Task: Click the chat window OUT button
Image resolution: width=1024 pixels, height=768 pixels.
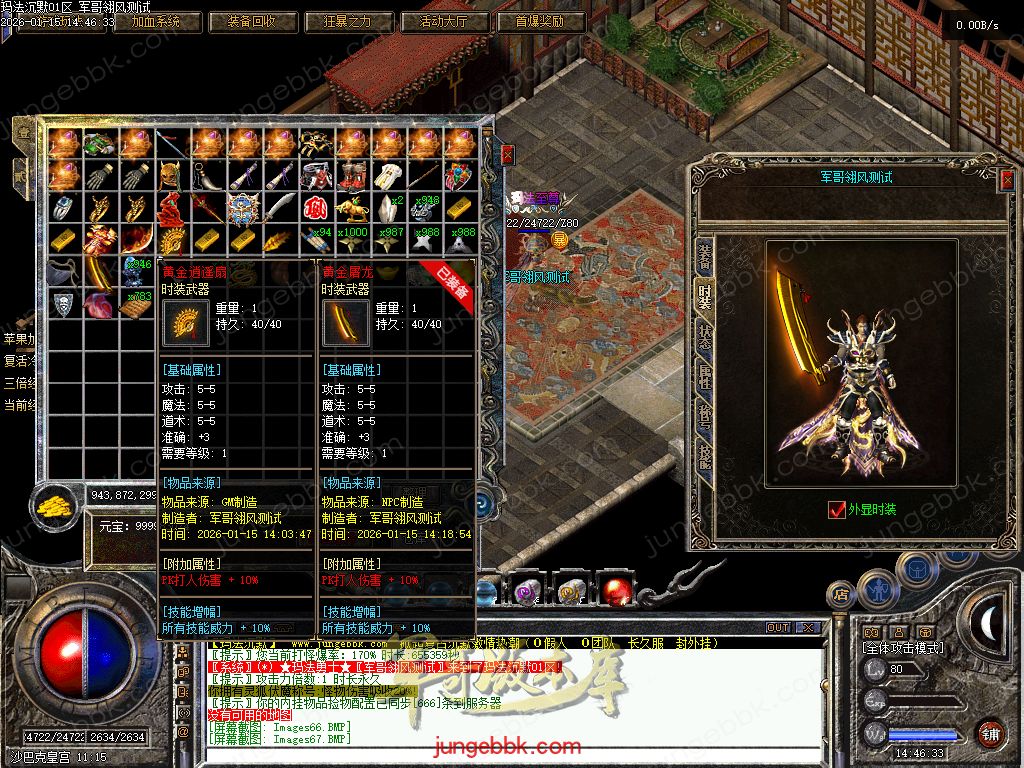Action: (778, 628)
